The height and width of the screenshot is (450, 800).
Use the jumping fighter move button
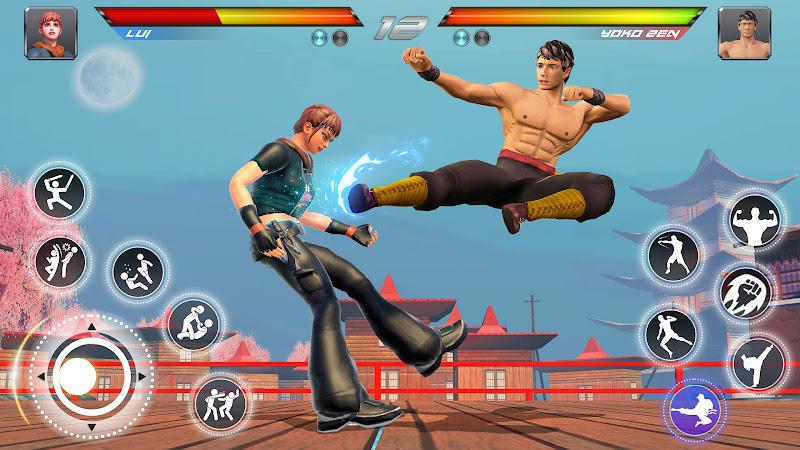coord(670,332)
